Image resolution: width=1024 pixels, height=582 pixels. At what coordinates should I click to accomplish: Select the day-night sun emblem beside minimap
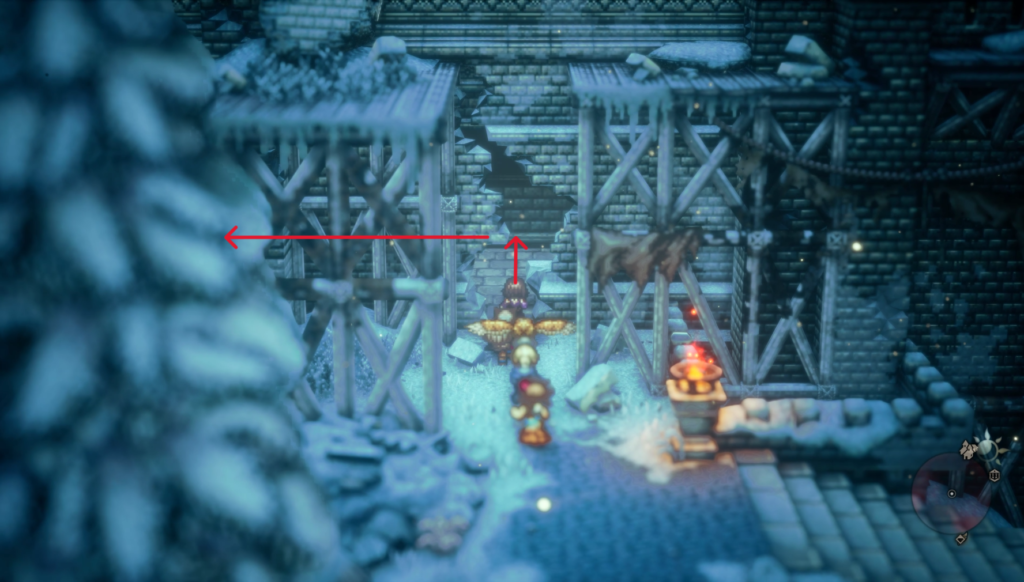[x=988, y=448]
